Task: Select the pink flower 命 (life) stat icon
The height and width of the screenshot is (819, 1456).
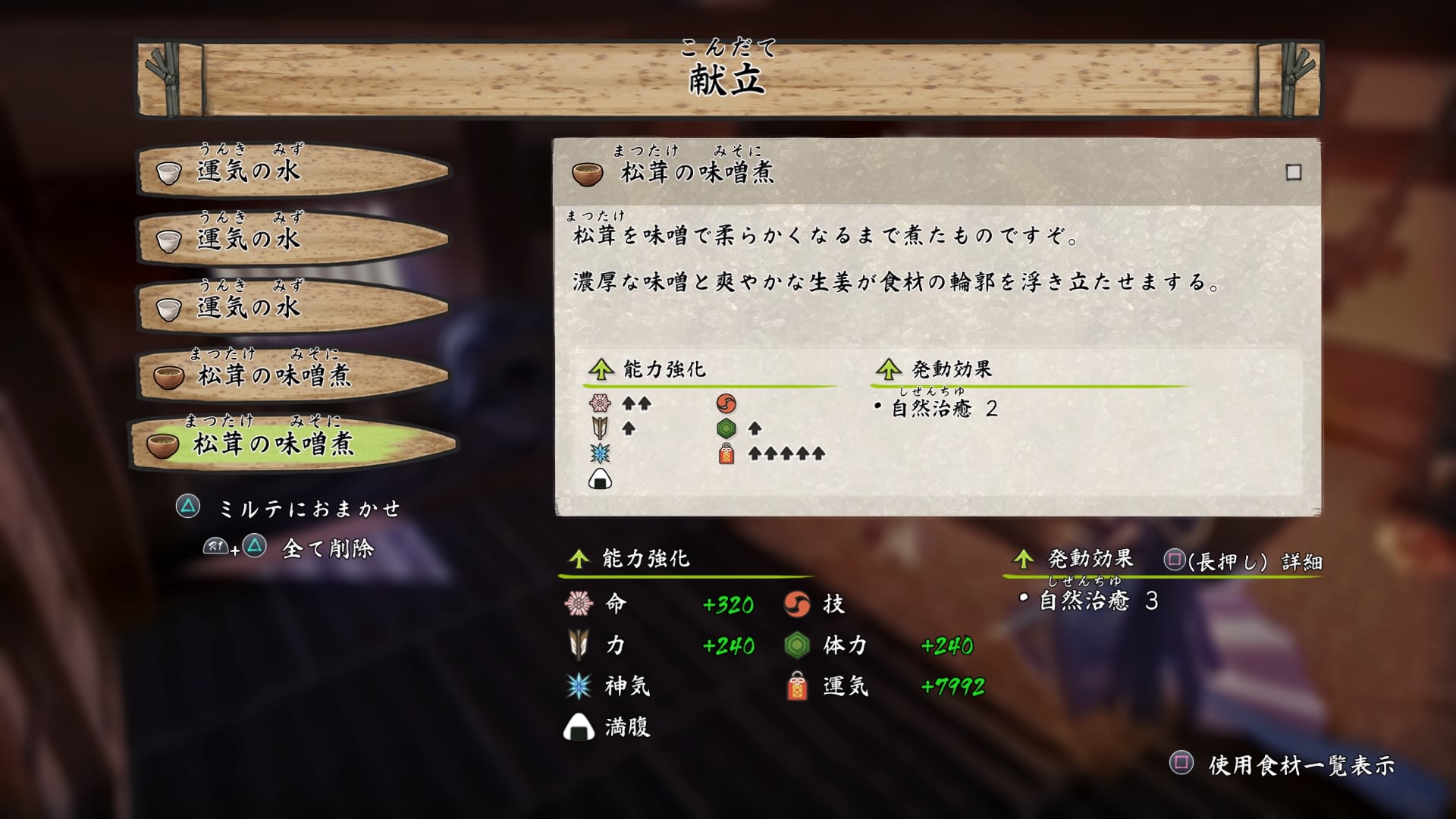Action: [x=579, y=603]
